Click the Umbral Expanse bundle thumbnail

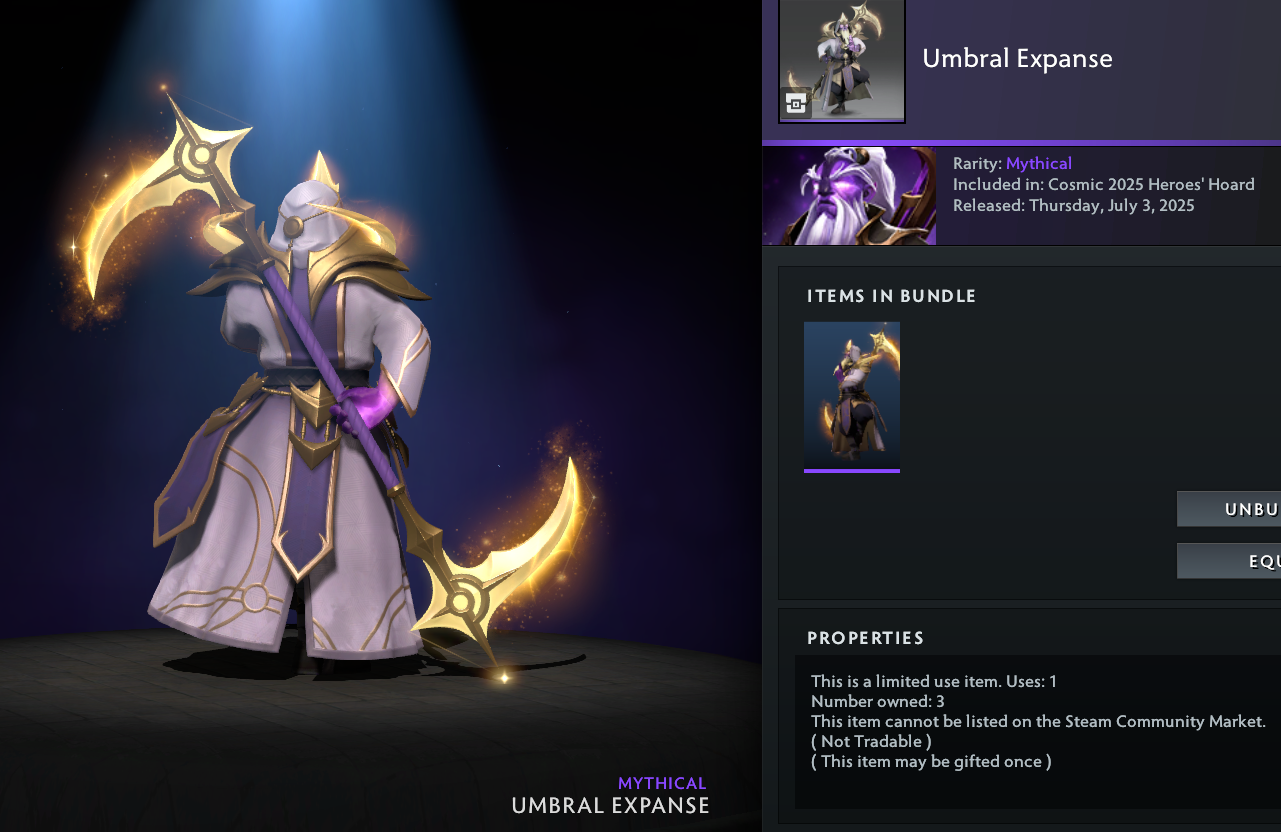pos(841,61)
